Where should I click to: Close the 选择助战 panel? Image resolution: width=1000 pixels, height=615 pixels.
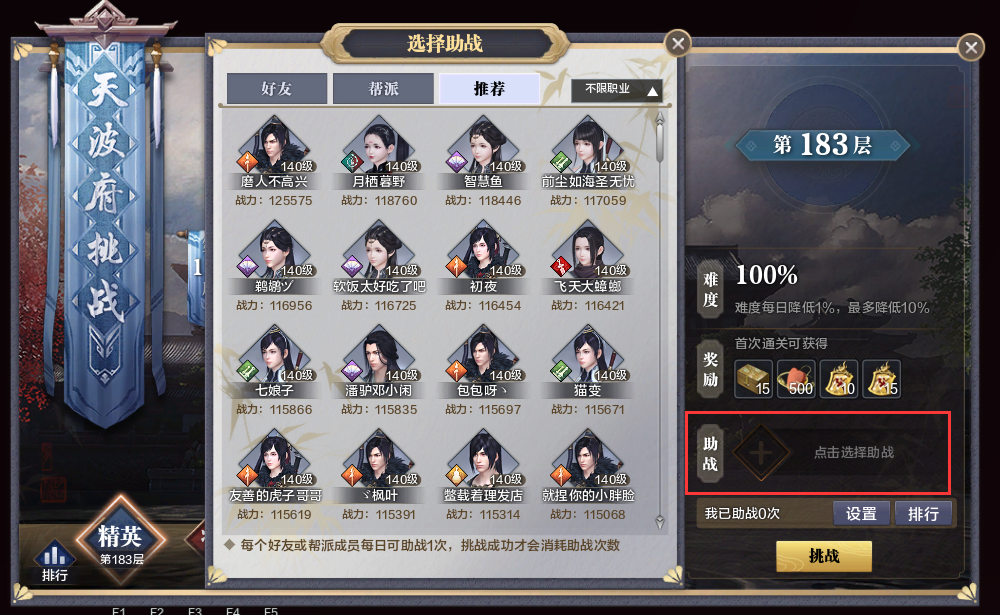point(678,43)
